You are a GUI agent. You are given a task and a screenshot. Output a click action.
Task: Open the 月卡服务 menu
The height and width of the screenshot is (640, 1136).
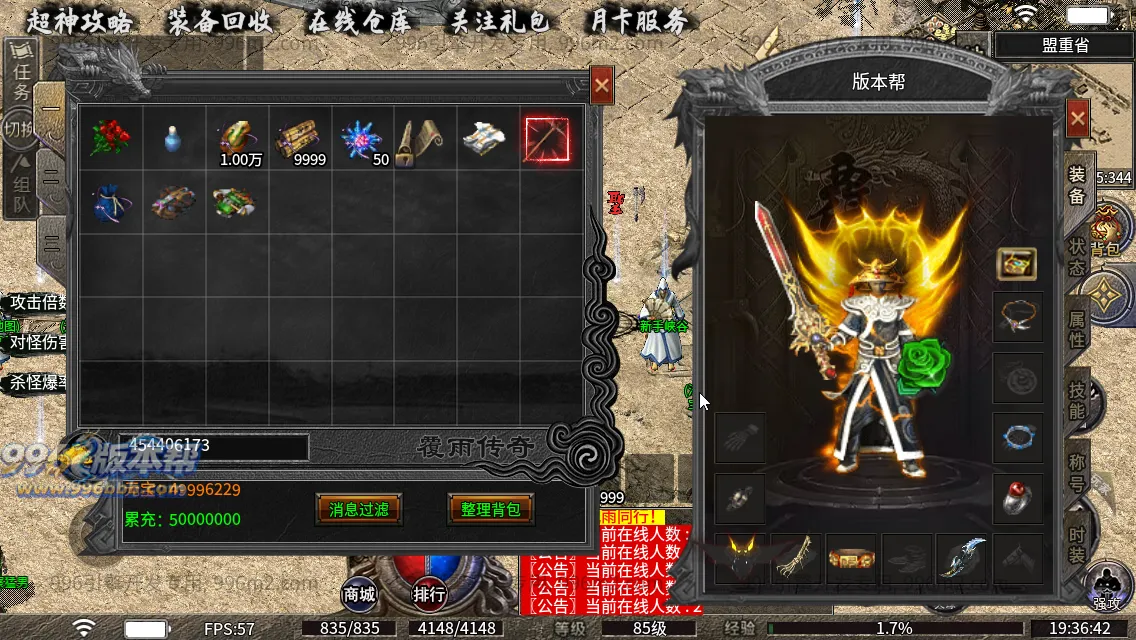click(x=638, y=21)
